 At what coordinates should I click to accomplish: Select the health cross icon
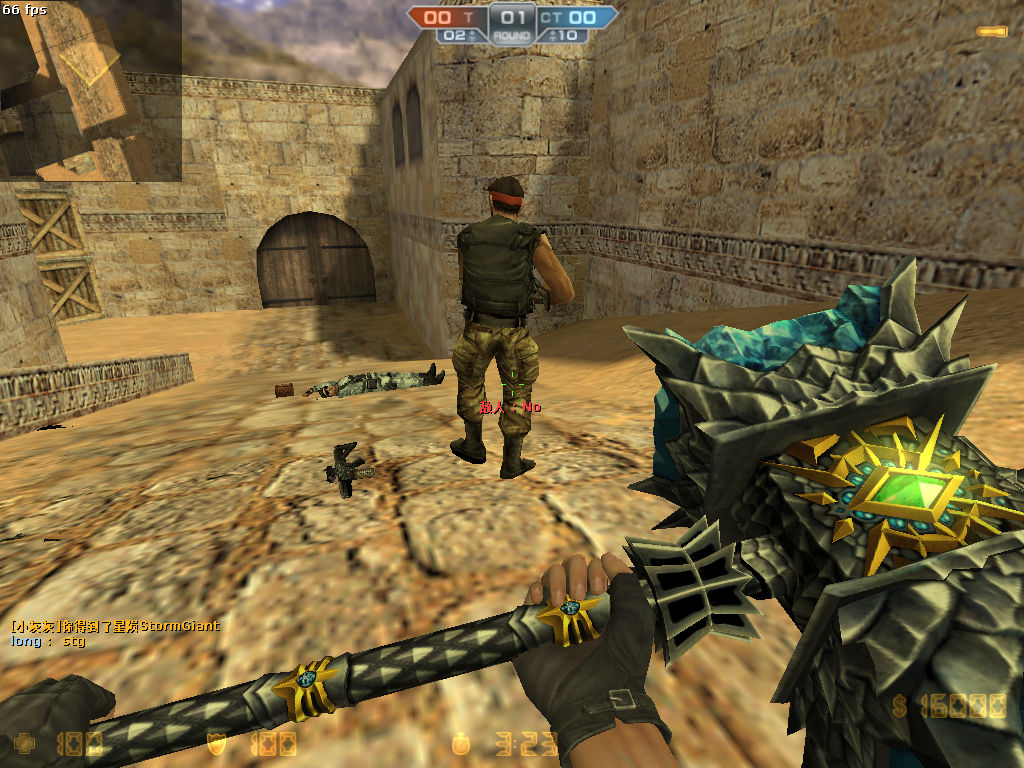coord(24,743)
